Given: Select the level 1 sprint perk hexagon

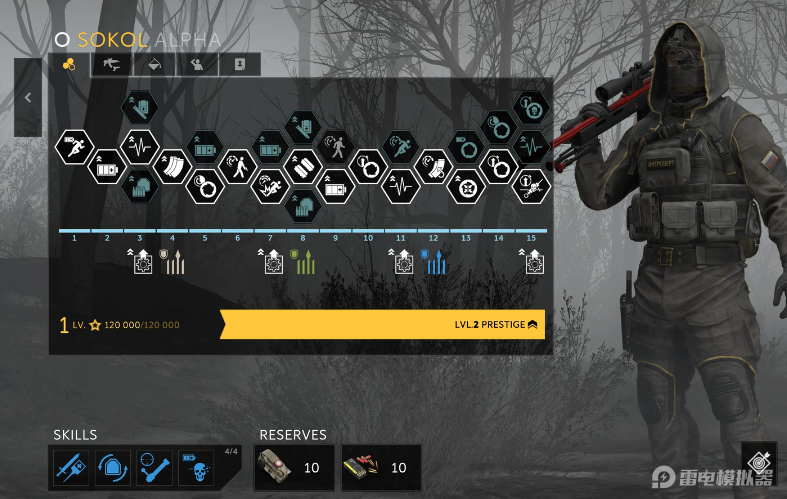Looking at the screenshot, I should pyautogui.click(x=74, y=147).
